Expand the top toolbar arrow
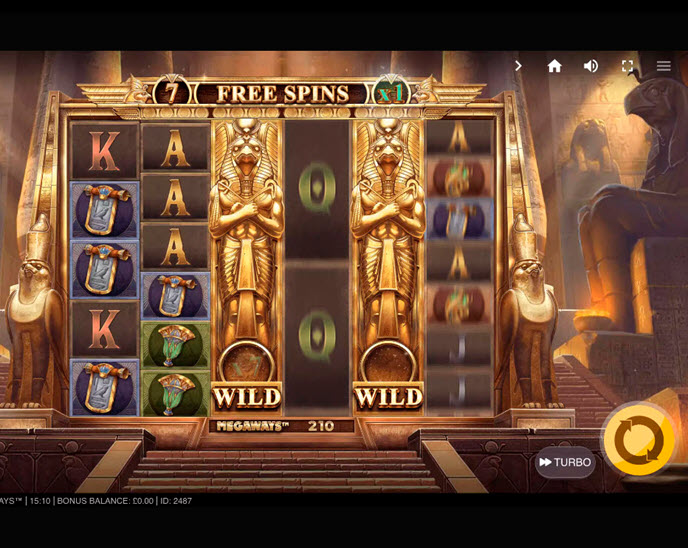688x548 pixels. 518,66
